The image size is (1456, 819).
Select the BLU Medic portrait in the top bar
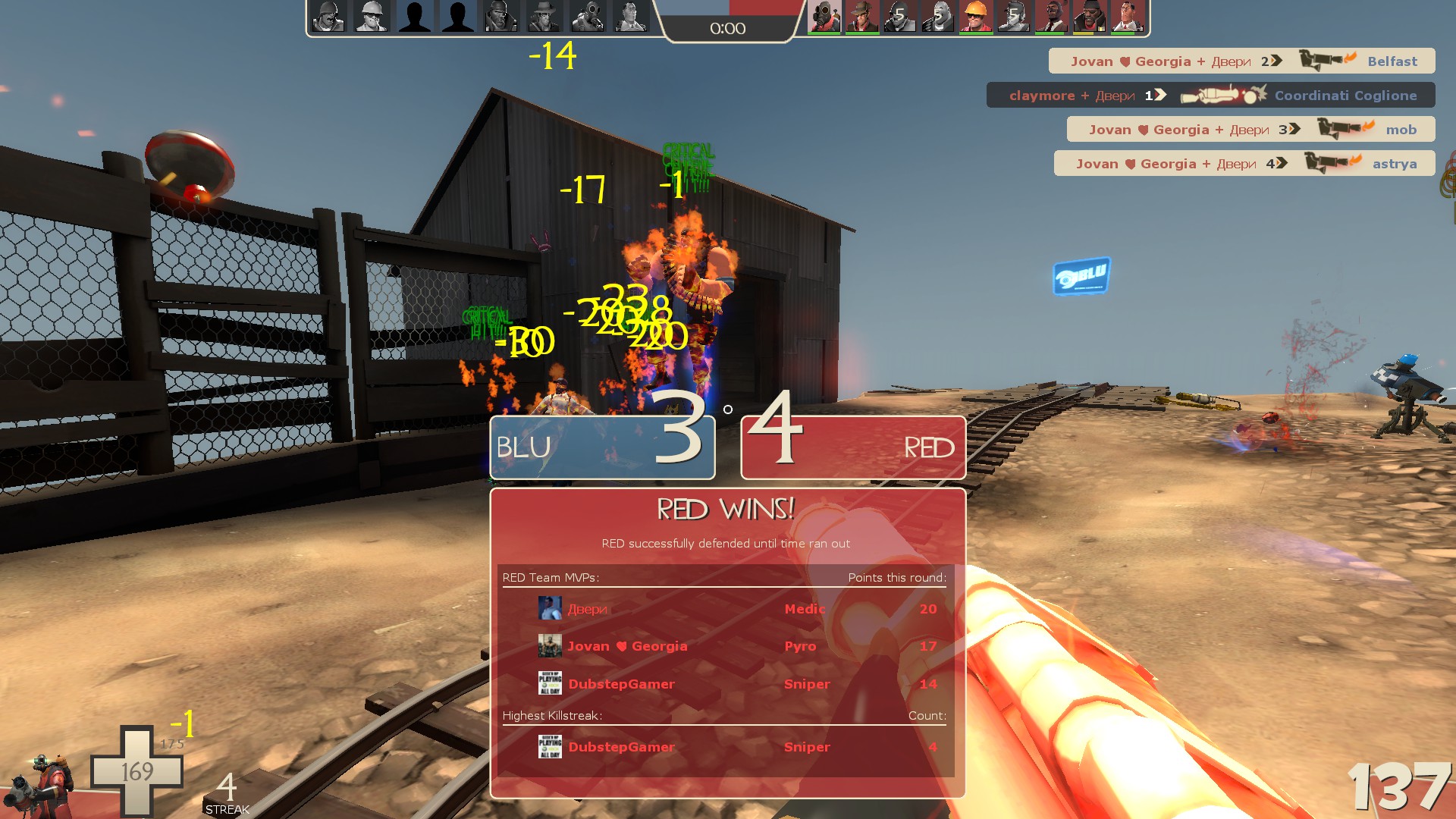pos(631,16)
